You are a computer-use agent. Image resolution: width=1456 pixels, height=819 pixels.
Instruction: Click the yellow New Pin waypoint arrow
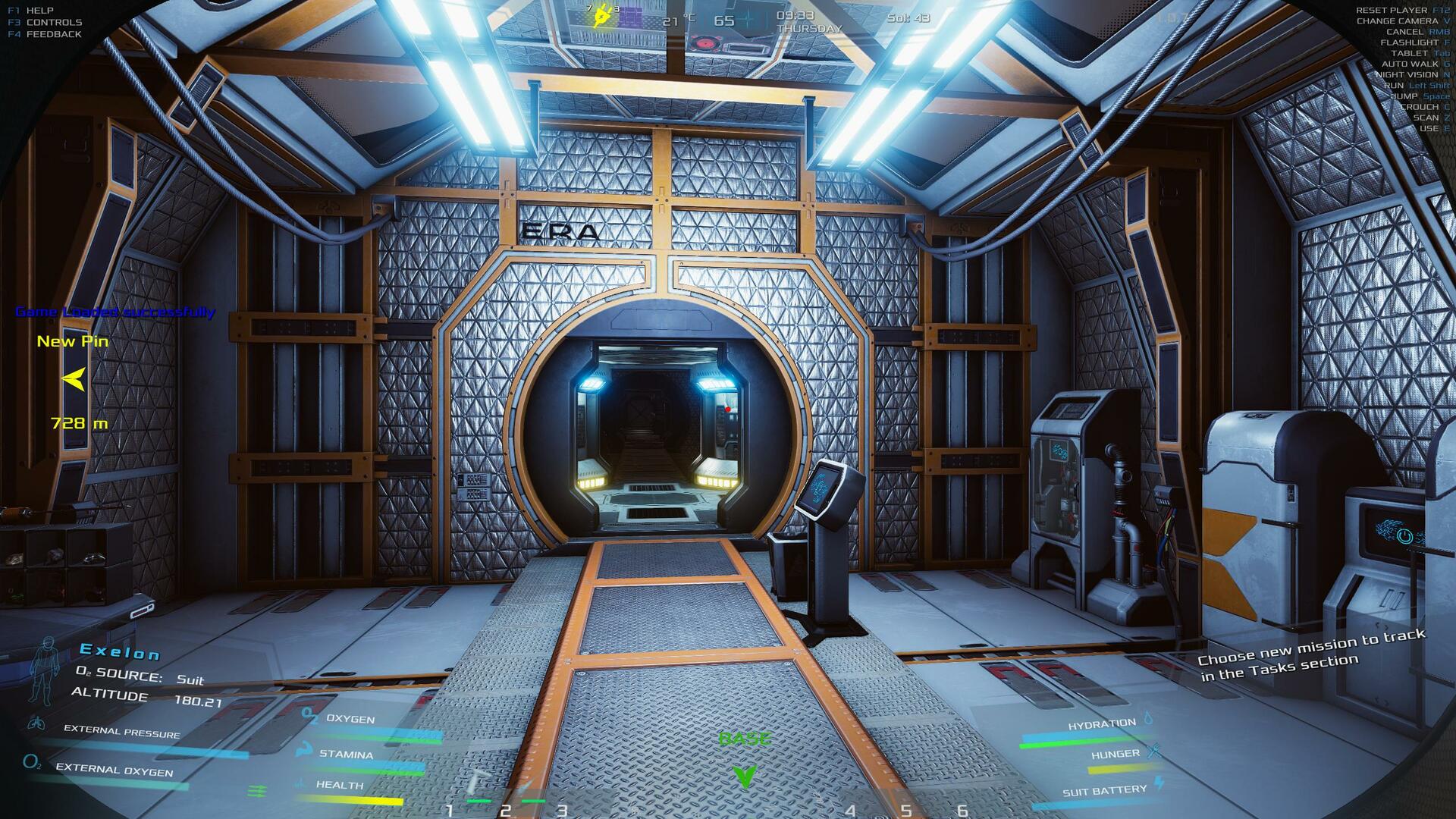pos(74,378)
